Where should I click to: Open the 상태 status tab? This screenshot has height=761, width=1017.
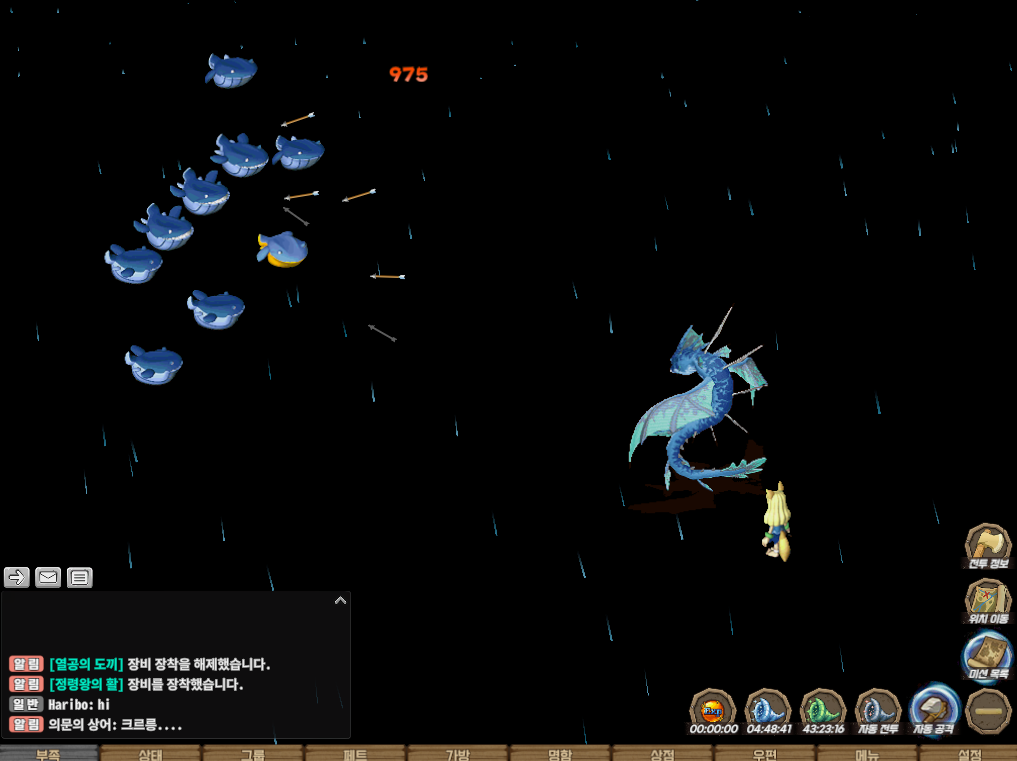point(150,754)
